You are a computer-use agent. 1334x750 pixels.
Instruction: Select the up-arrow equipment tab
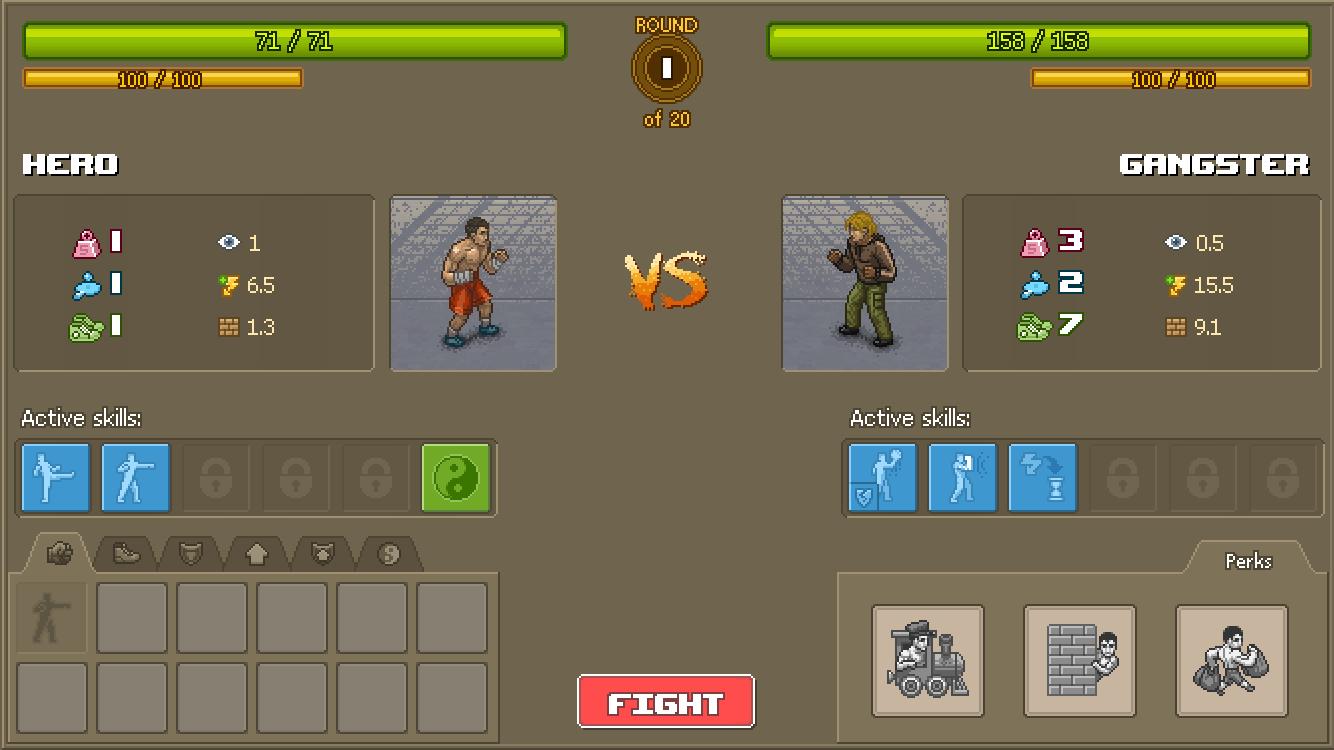click(255, 552)
